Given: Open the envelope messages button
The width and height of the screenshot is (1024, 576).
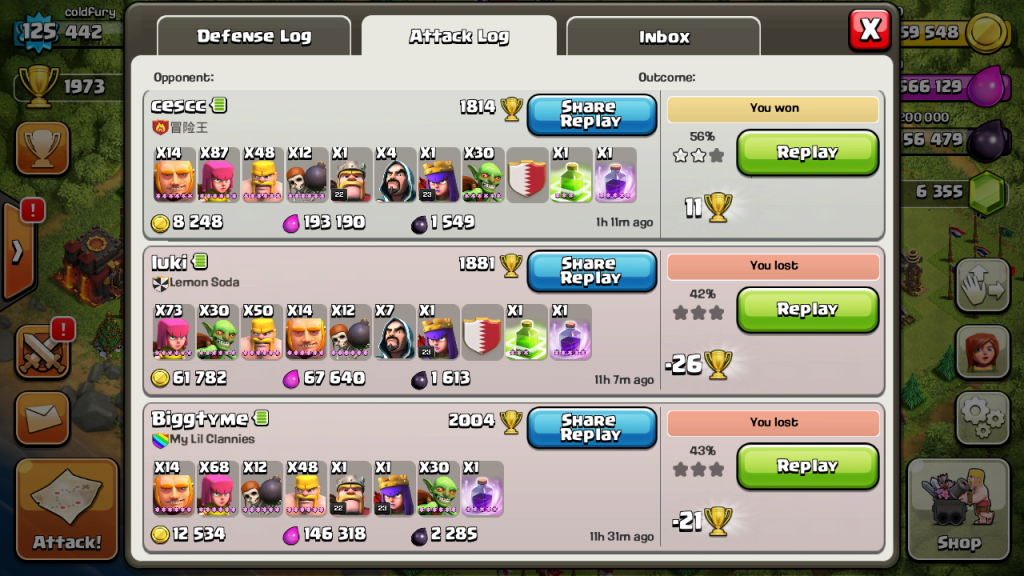Looking at the screenshot, I should [x=42, y=417].
